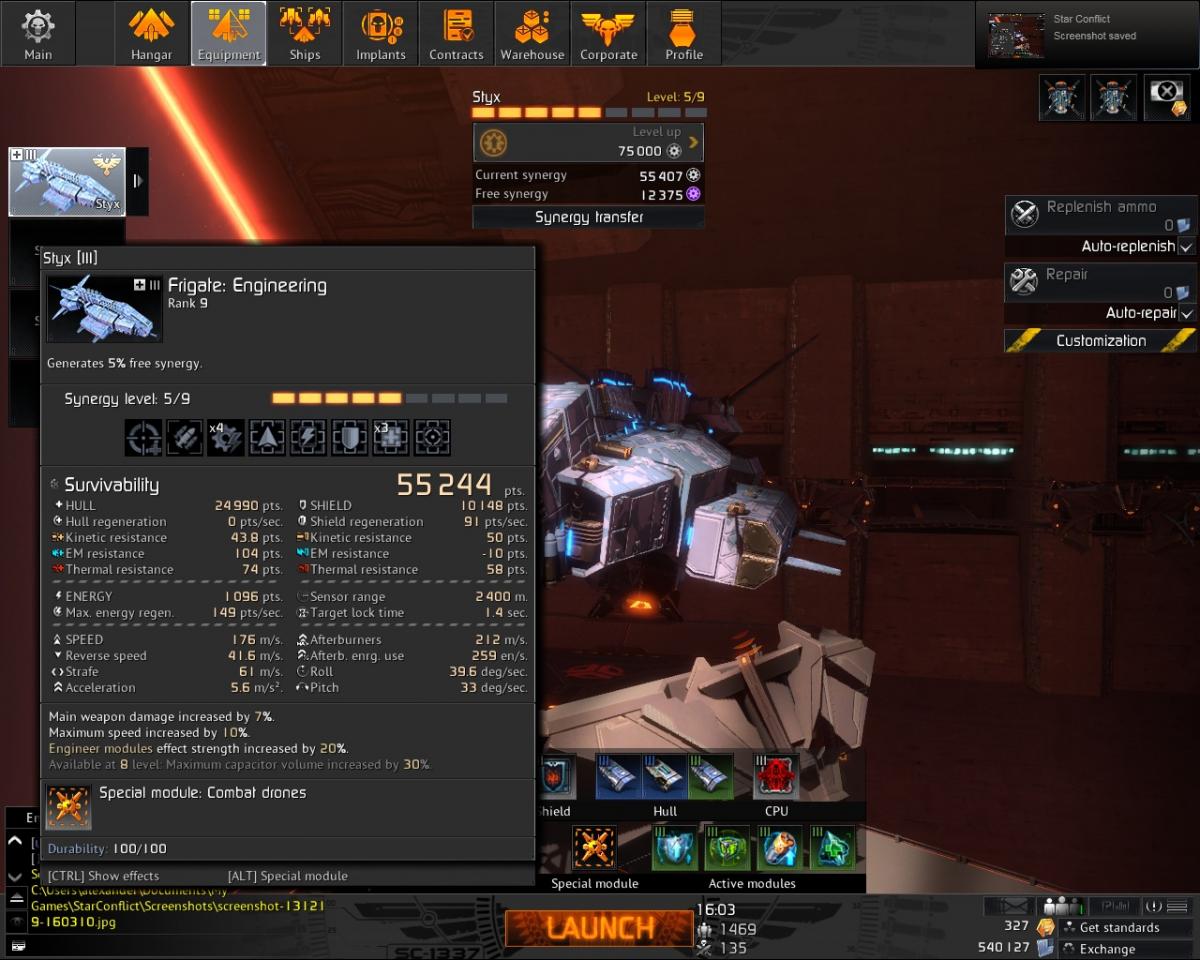View the Profile tab

[684, 33]
